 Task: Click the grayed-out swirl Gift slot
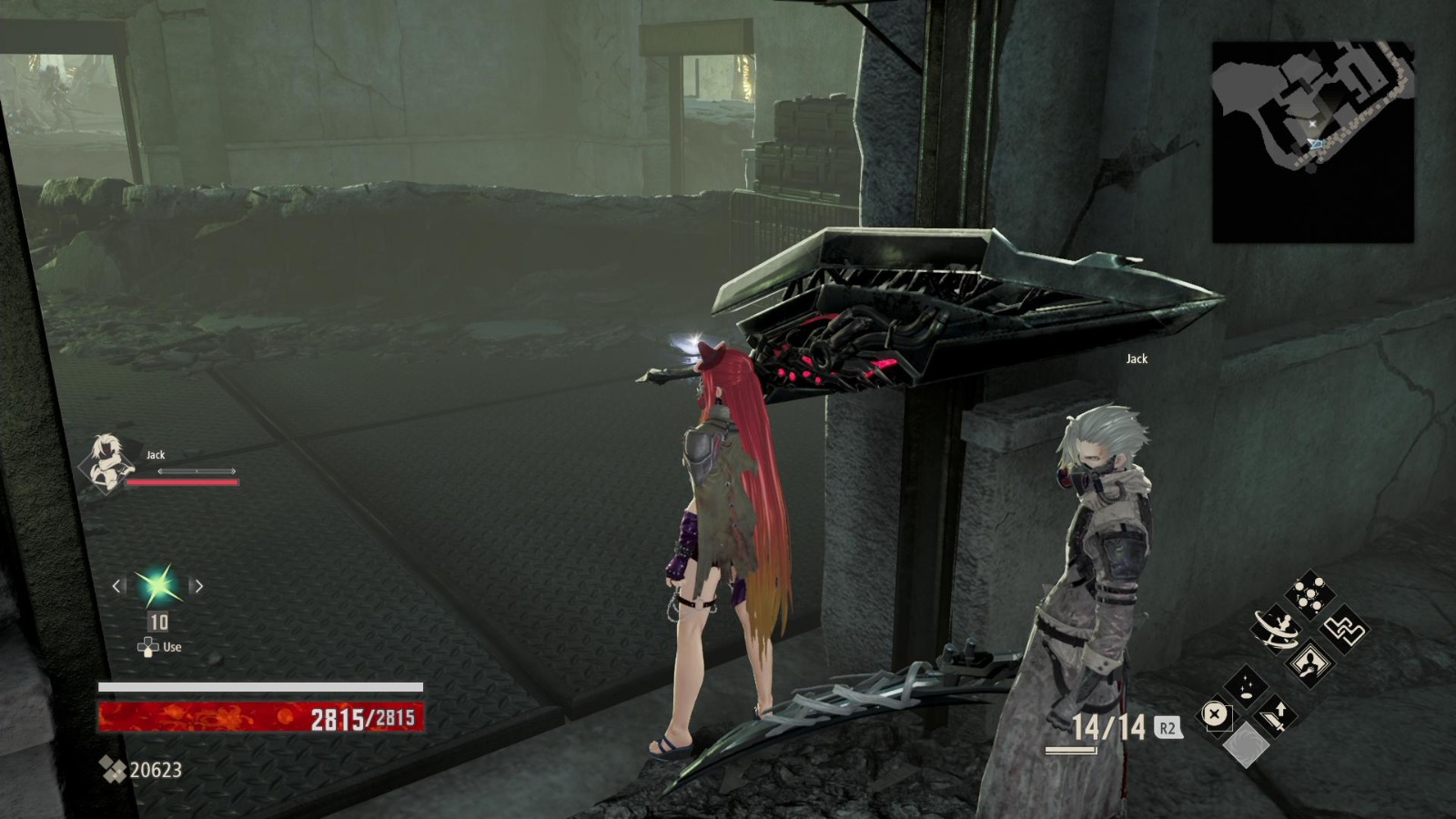1247,744
